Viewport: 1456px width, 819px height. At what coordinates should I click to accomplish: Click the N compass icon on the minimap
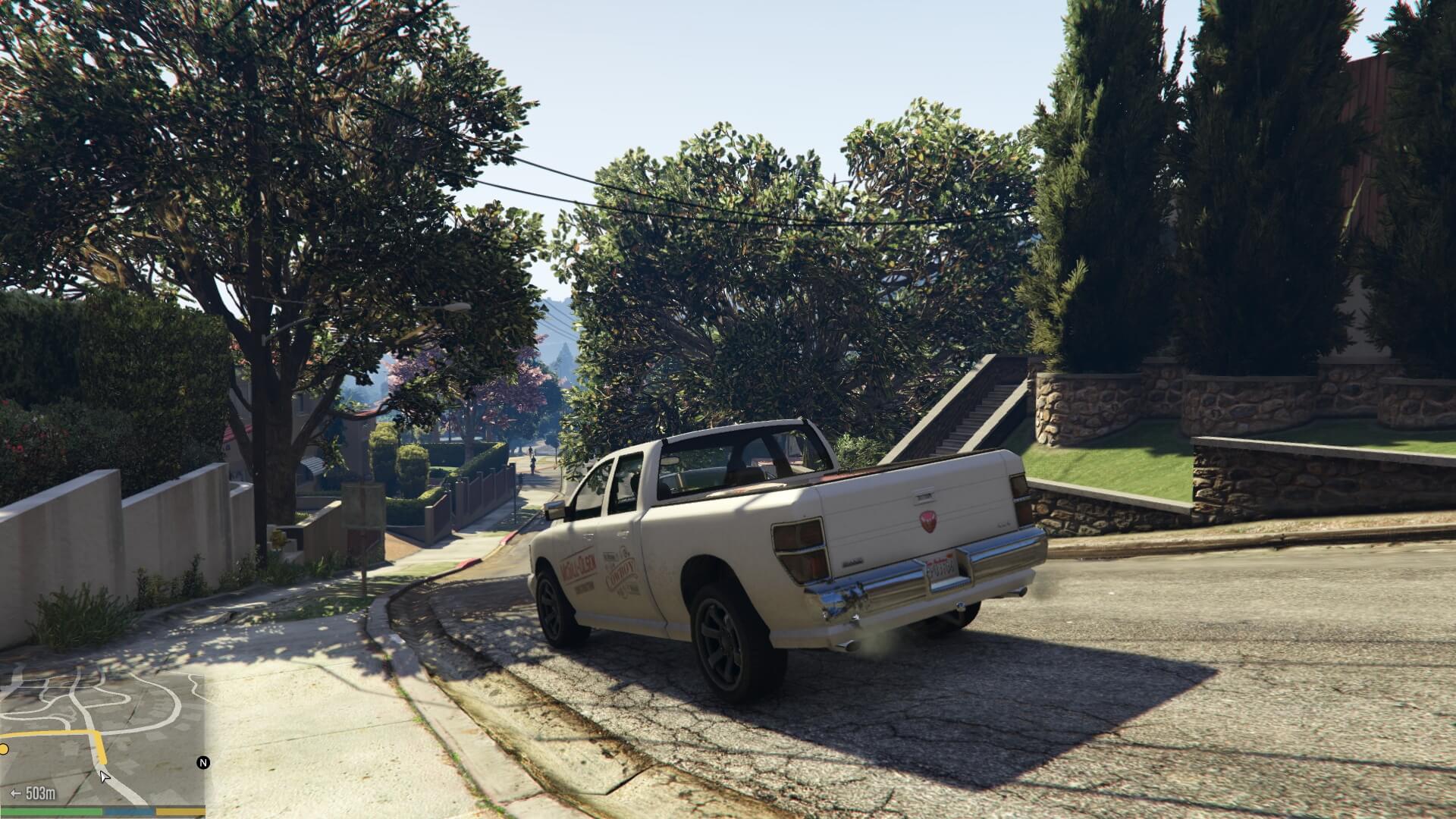[204, 762]
